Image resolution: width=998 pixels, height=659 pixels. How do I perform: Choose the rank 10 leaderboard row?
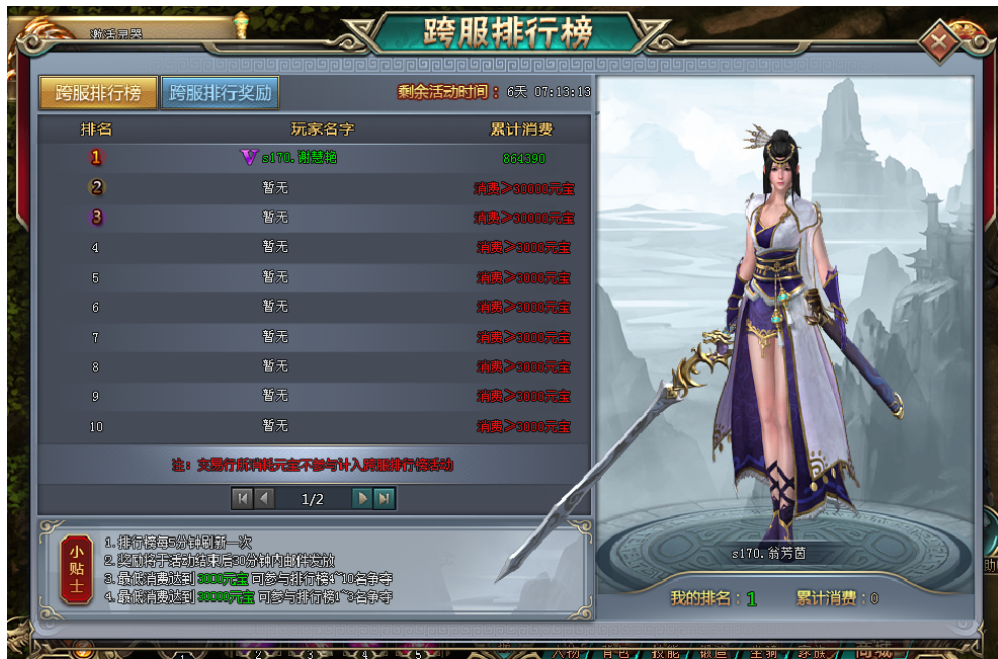[x=314, y=426]
